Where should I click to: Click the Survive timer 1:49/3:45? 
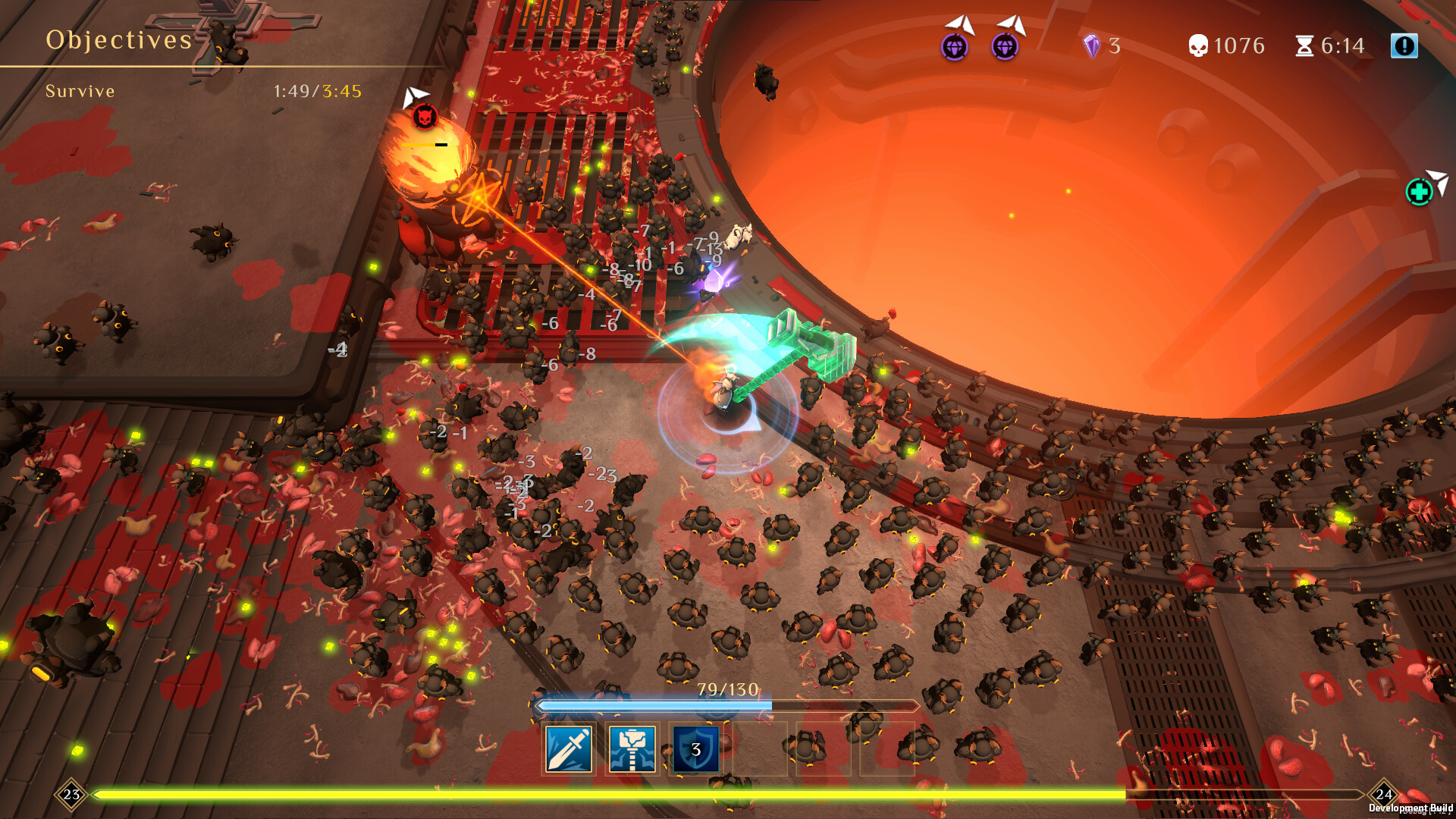point(316,91)
